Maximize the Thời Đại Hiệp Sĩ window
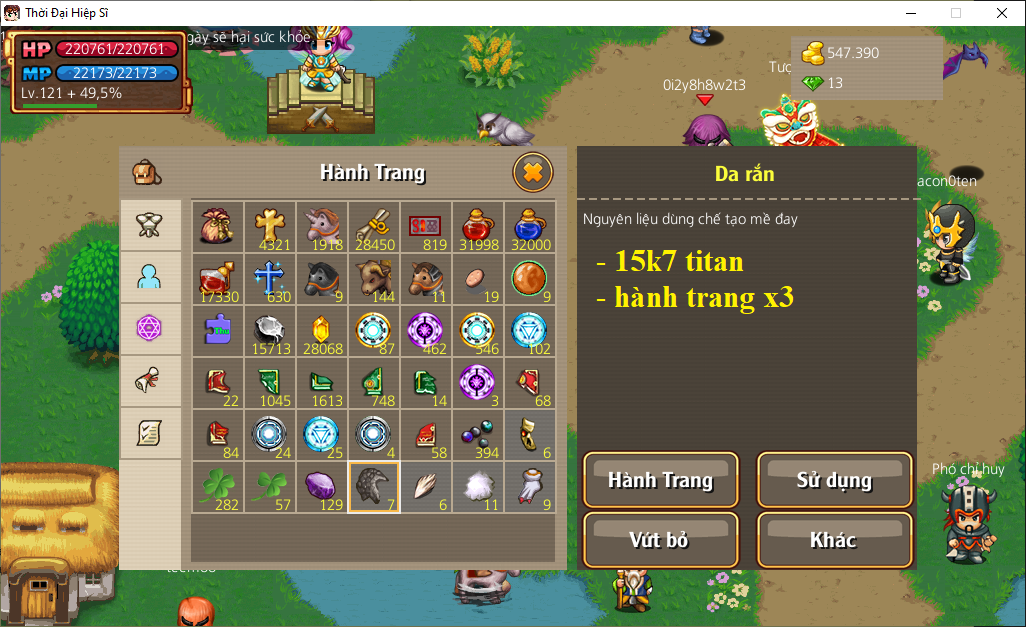Screen dimensions: 1026x627 coord(955,13)
